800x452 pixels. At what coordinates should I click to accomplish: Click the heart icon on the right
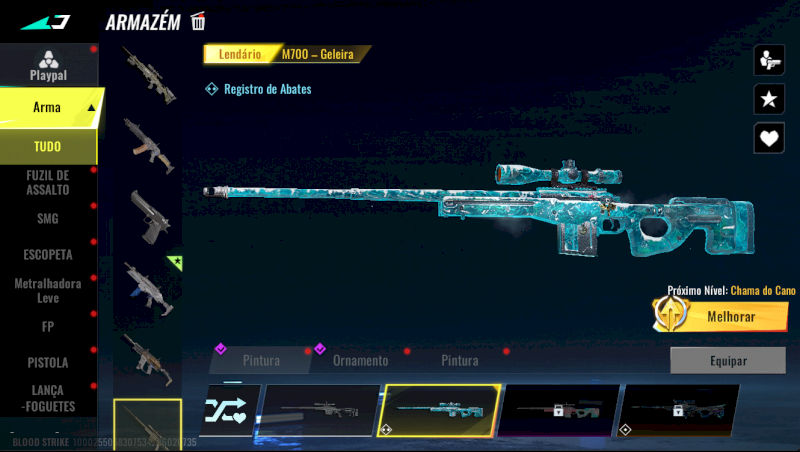(769, 137)
